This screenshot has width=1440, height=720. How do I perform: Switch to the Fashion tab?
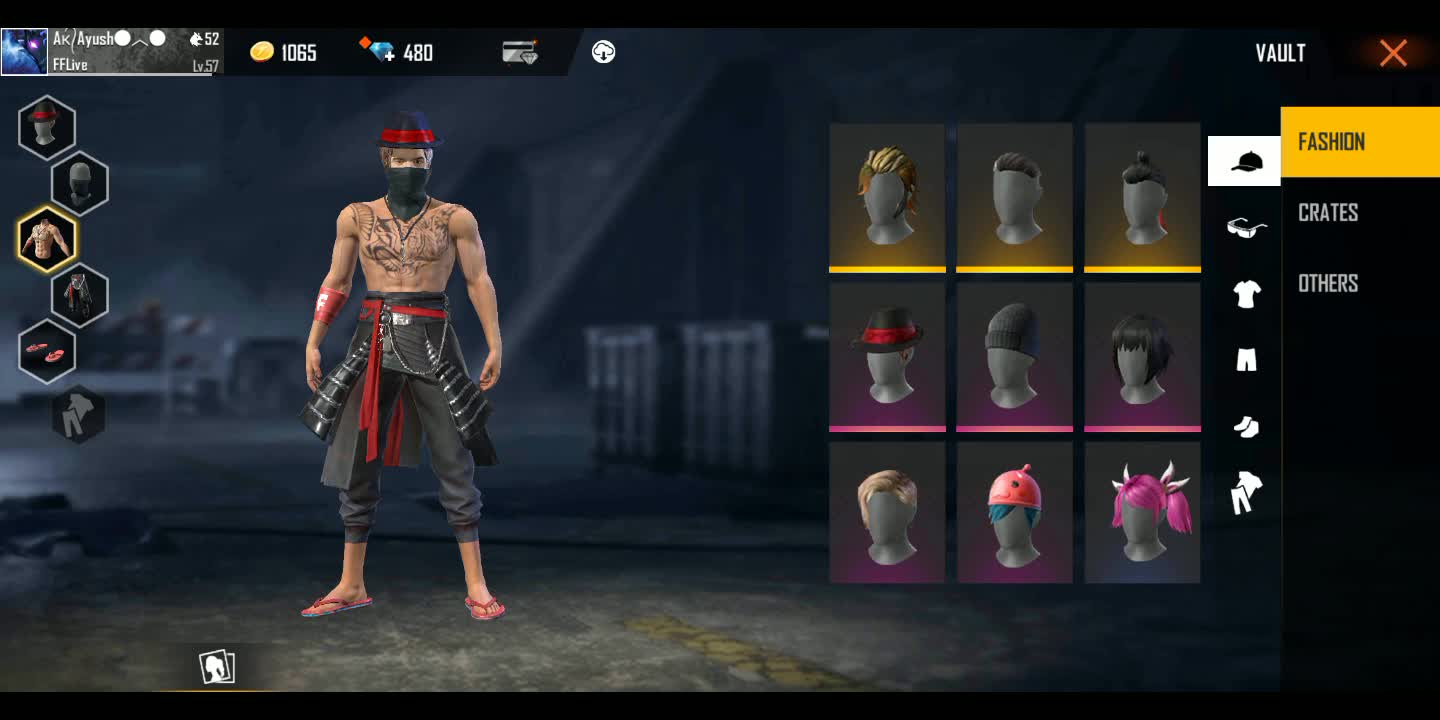(1359, 142)
